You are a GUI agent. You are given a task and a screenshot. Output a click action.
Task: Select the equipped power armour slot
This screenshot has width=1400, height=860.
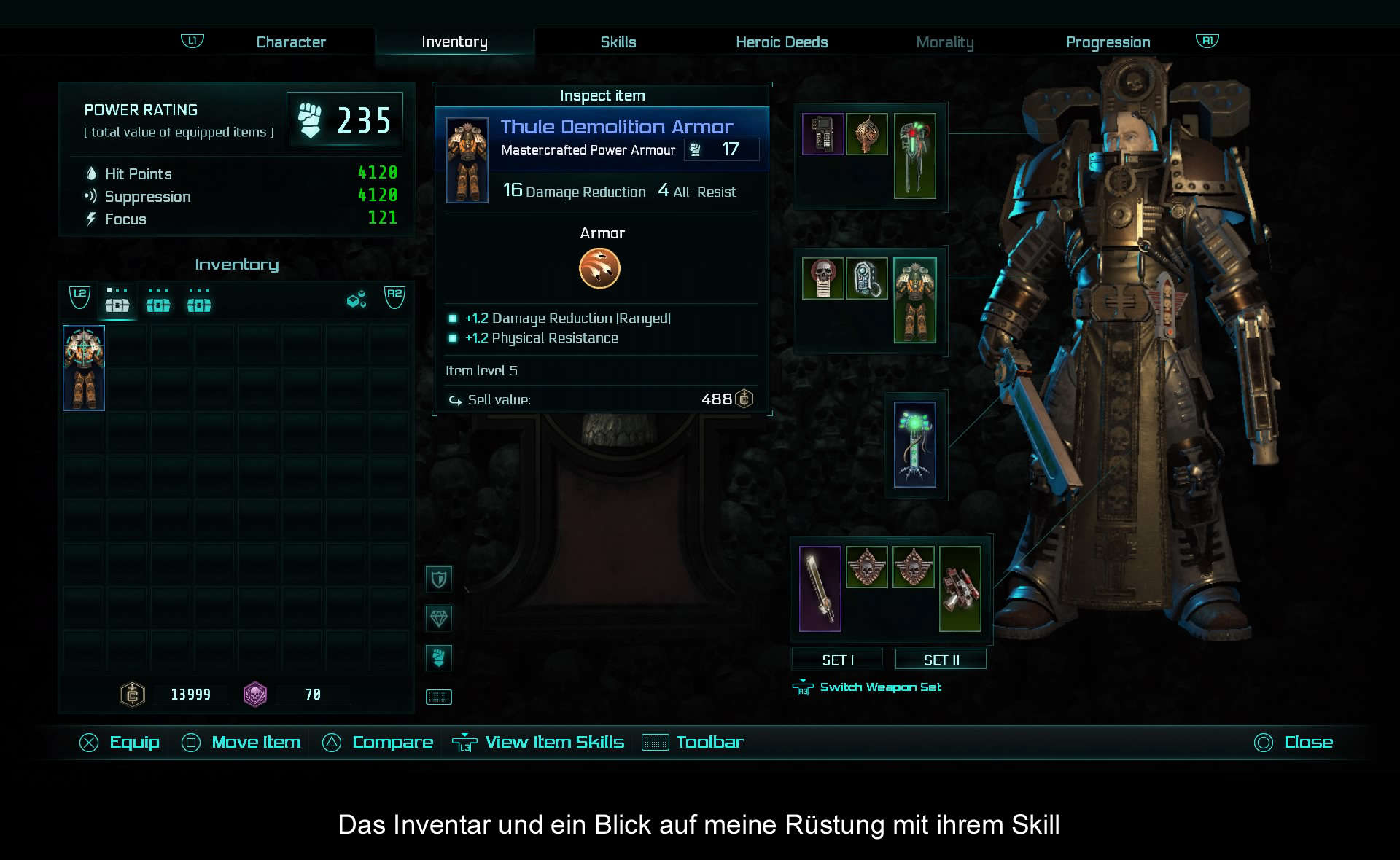[x=915, y=300]
